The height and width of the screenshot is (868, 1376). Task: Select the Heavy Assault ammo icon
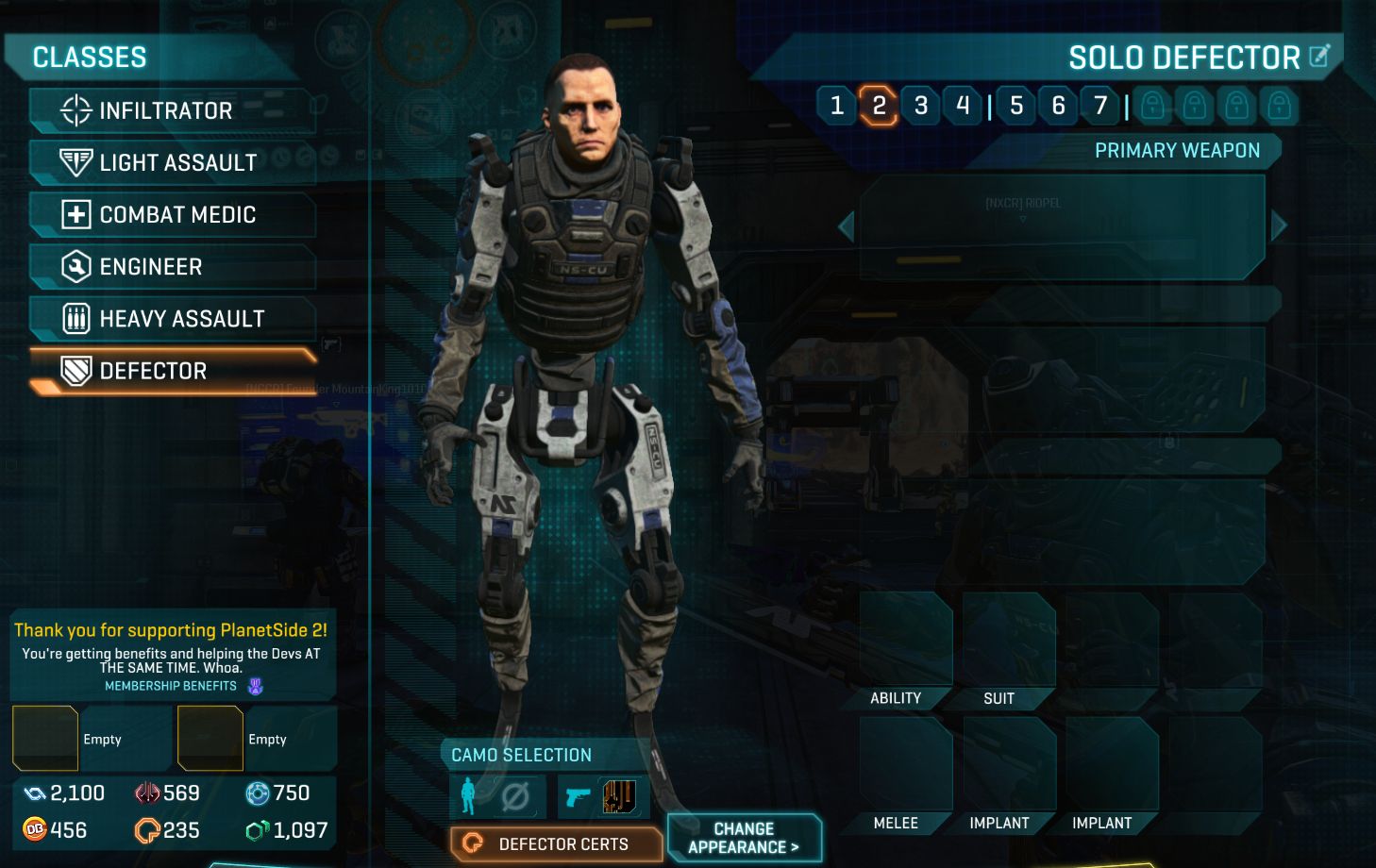point(75,318)
